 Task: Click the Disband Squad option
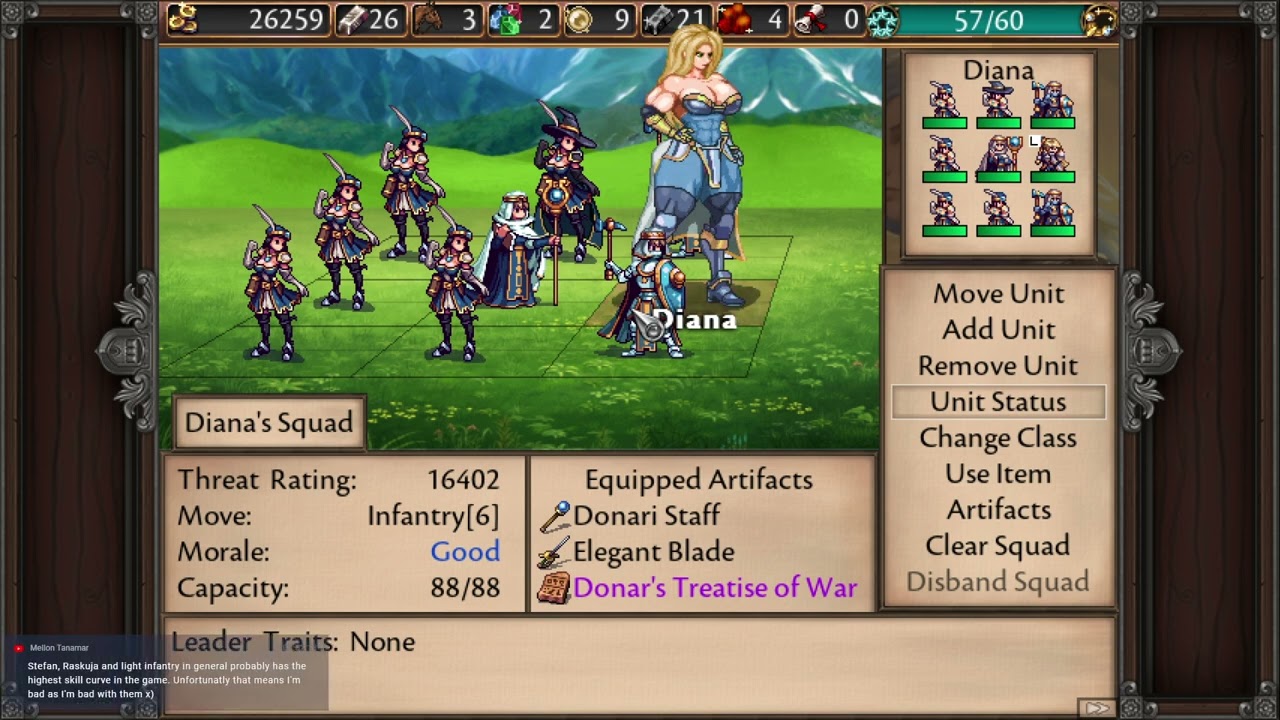(x=998, y=582)
